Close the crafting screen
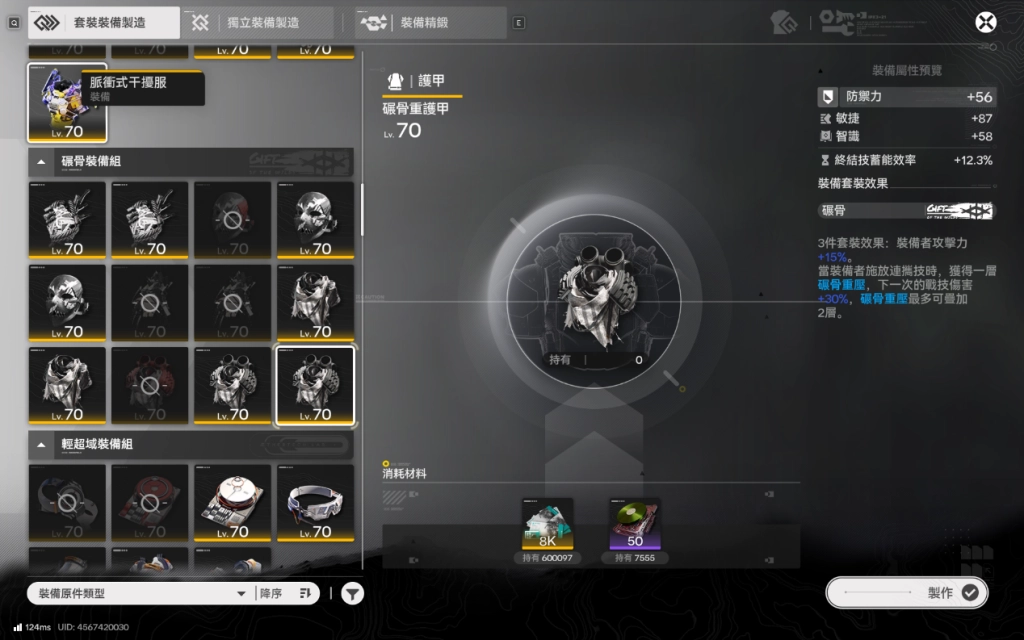Image resolution: width=1024 pixels, height=640 pixels. (x=986, y=22)
